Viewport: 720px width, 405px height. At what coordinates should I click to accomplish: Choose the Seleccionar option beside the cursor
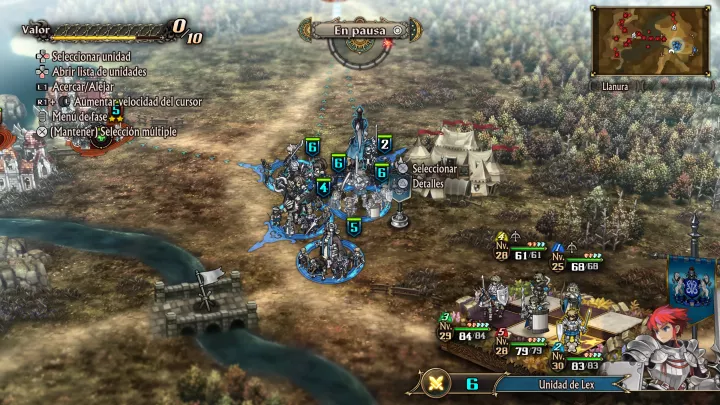point(433,169)
